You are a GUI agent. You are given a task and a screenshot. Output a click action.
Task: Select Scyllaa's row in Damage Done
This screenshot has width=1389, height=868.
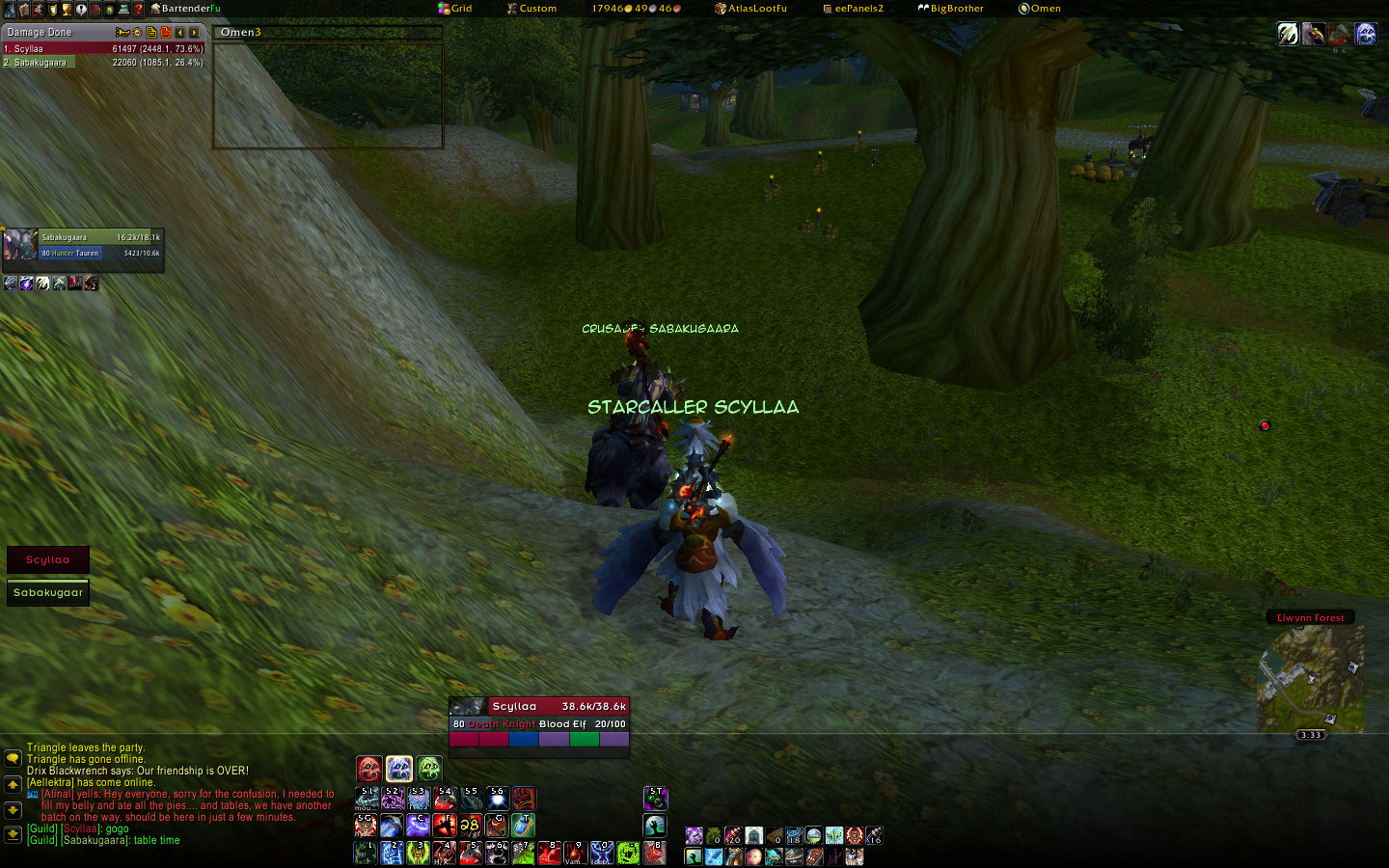(102, 48)
